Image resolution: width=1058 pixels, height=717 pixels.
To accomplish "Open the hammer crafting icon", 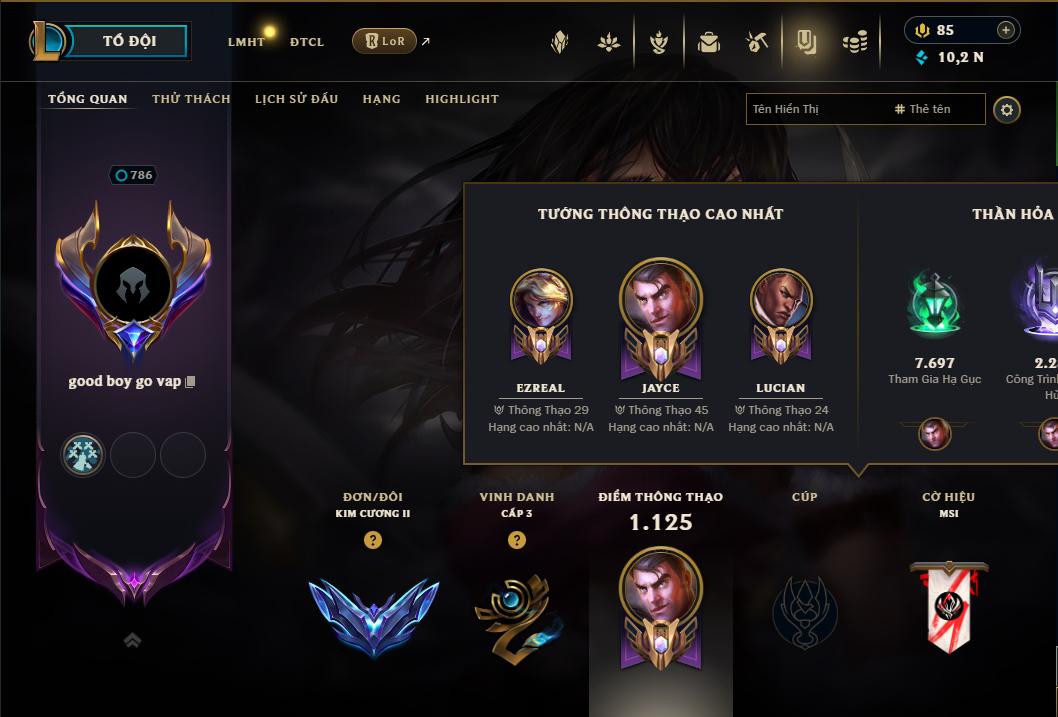I will click(x=756, y=42).
